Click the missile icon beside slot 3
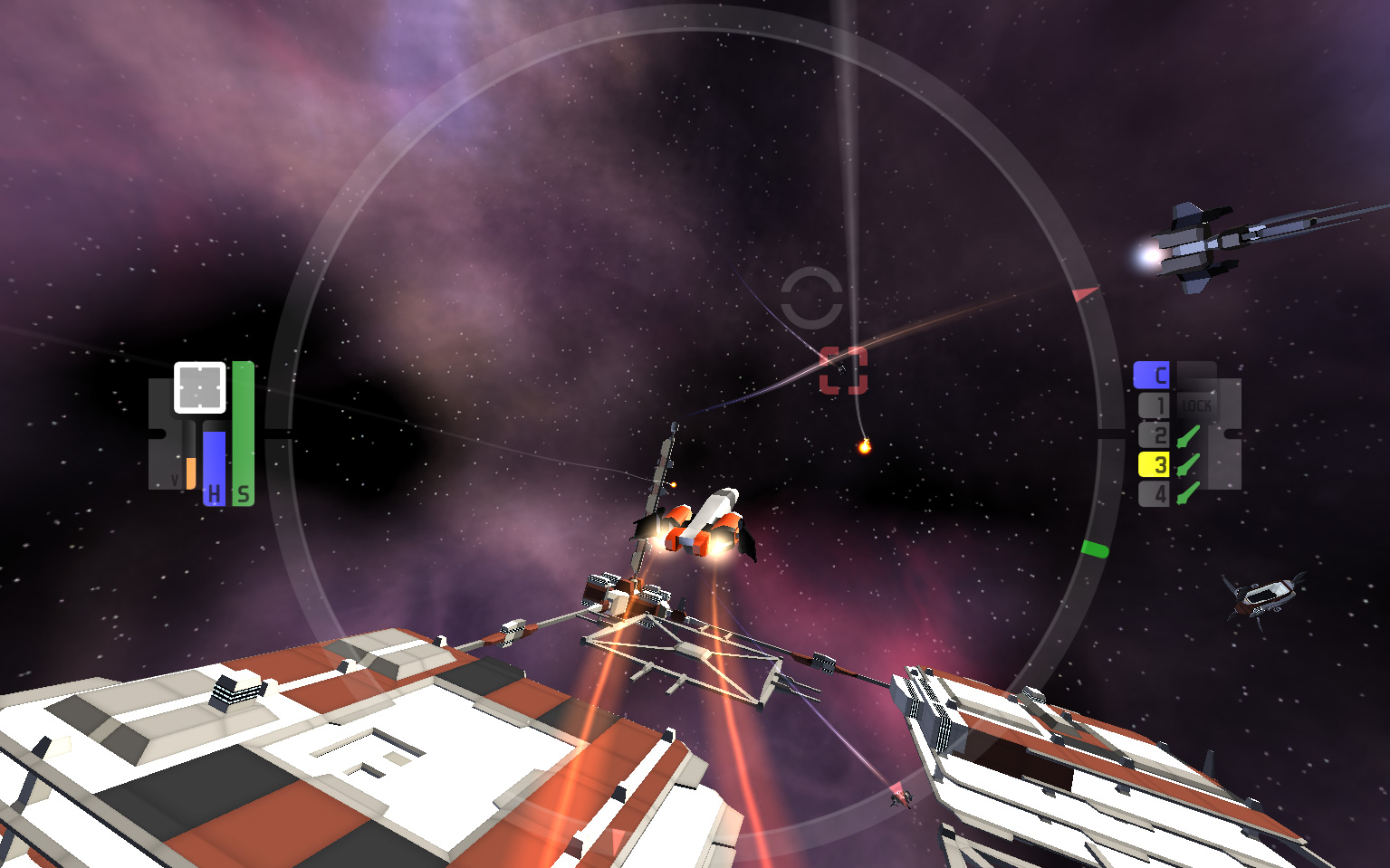The width and height of the screenshot is (1390, 868). click(x=1189, y=465)
